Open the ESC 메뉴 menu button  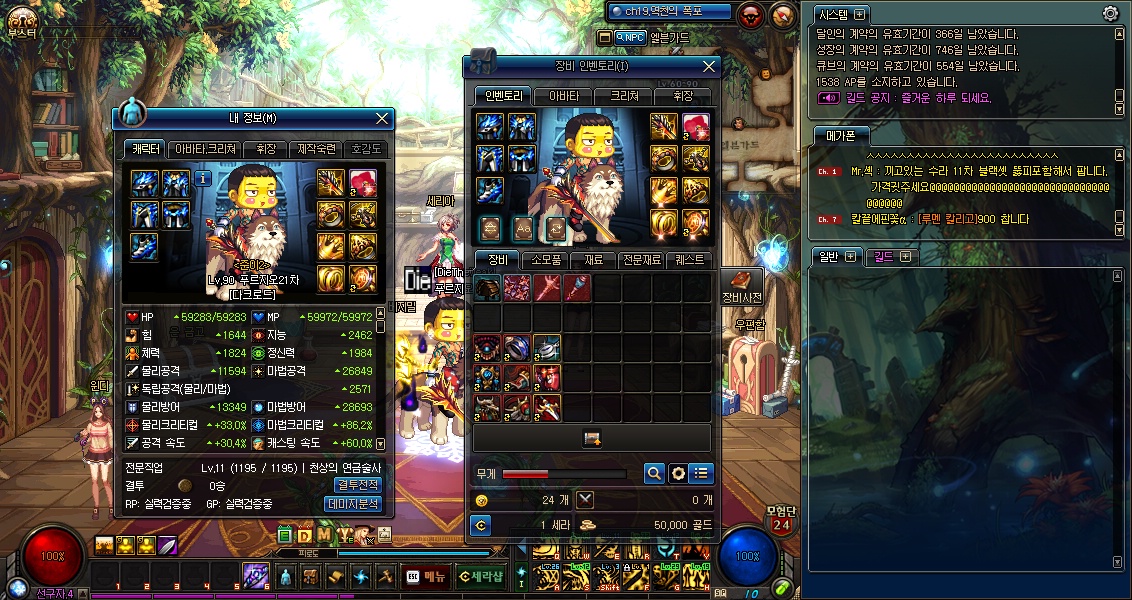(x=427, y=576)
